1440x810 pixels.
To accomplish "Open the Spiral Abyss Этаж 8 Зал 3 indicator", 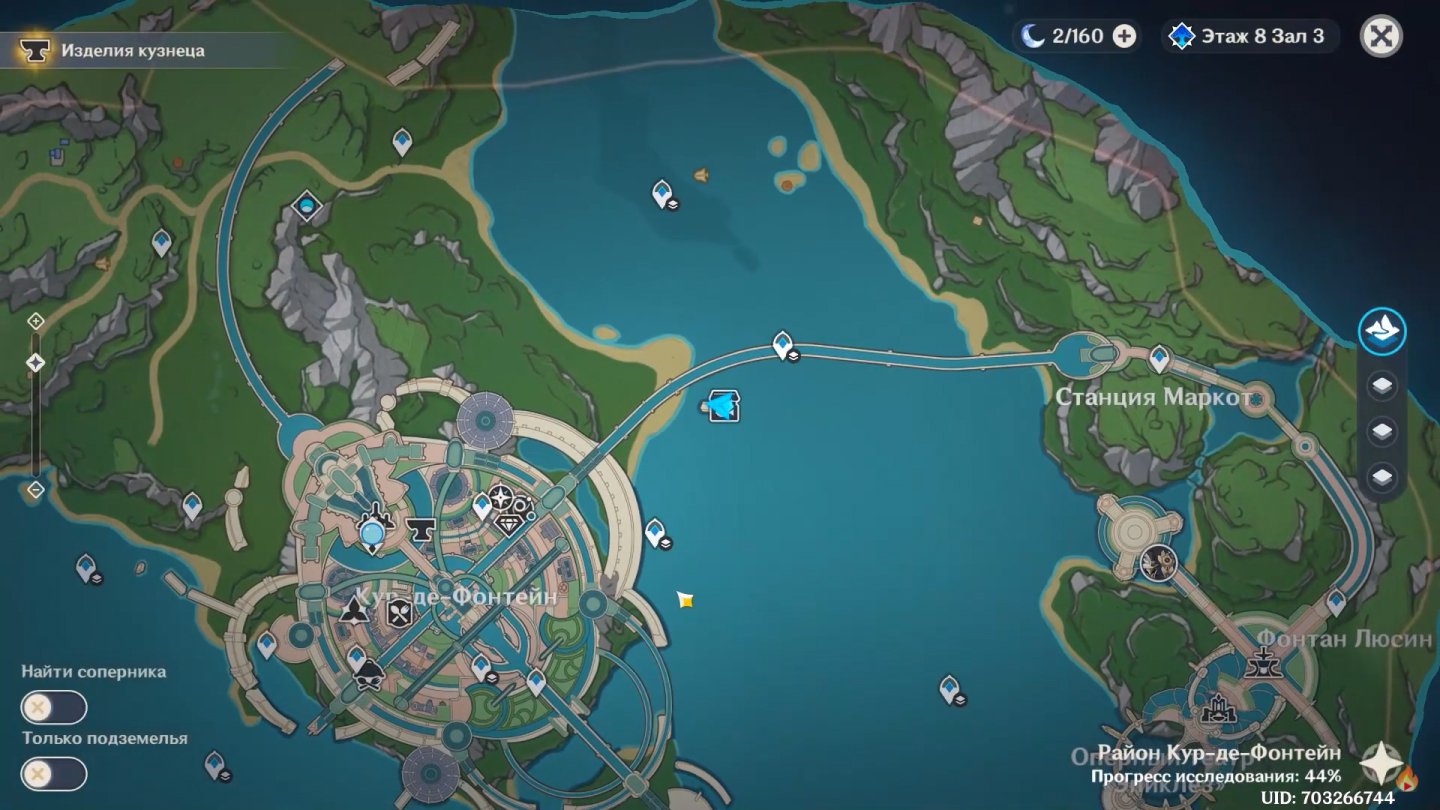I will click(1250, 37).
